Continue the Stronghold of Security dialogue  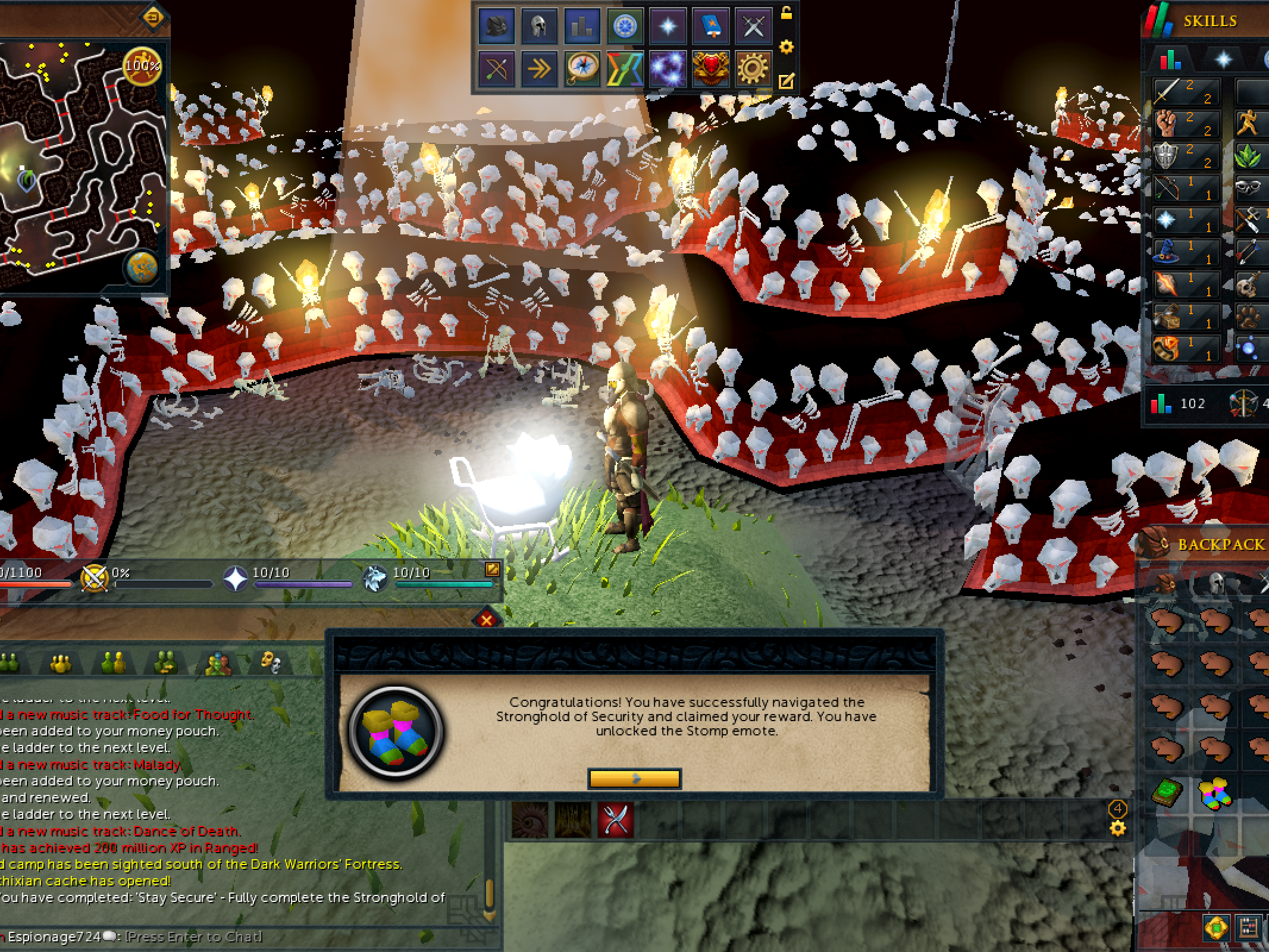pyautogui.click(x=634, y=778)
